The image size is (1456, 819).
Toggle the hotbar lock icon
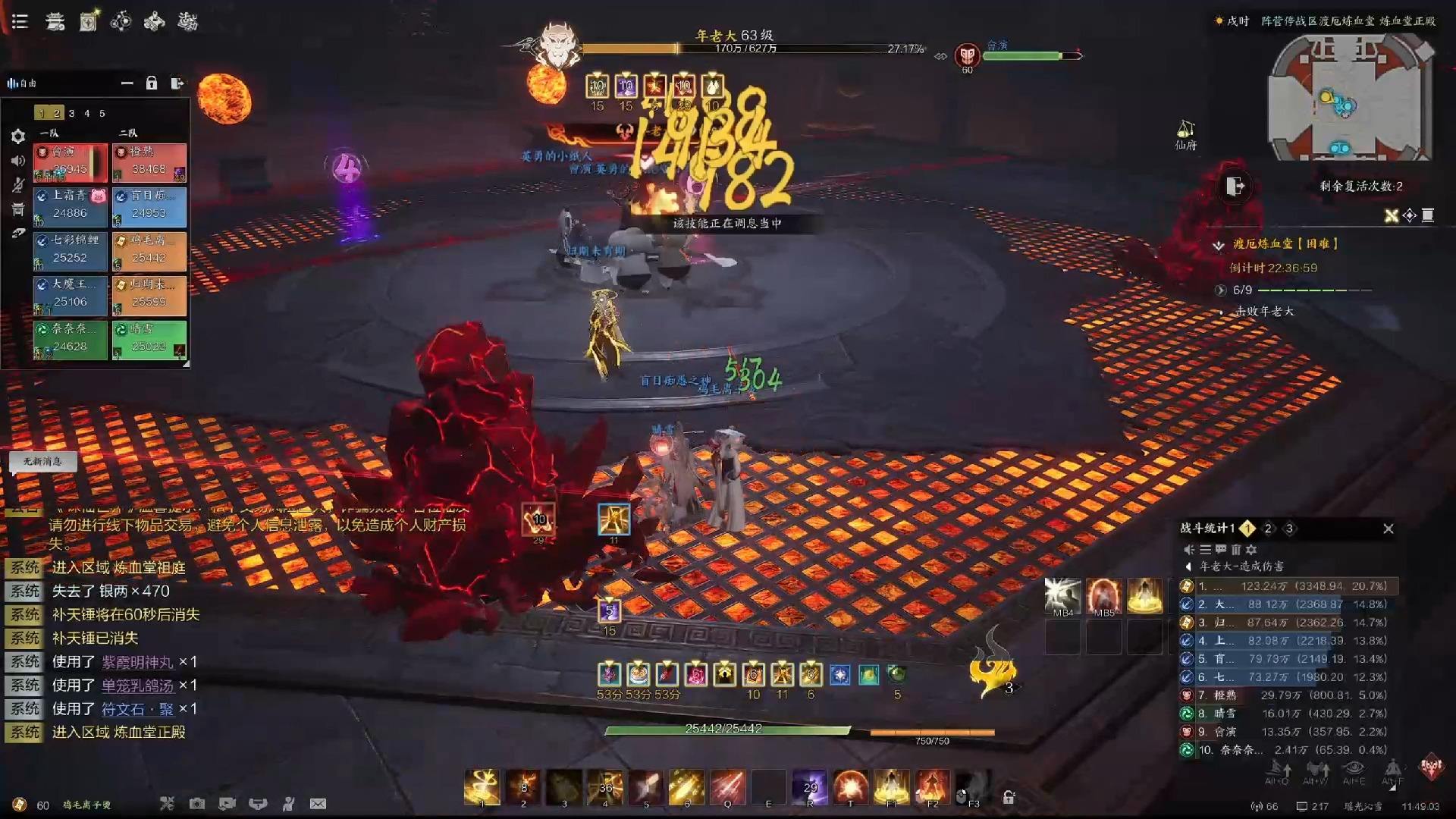pos(1009,796)
